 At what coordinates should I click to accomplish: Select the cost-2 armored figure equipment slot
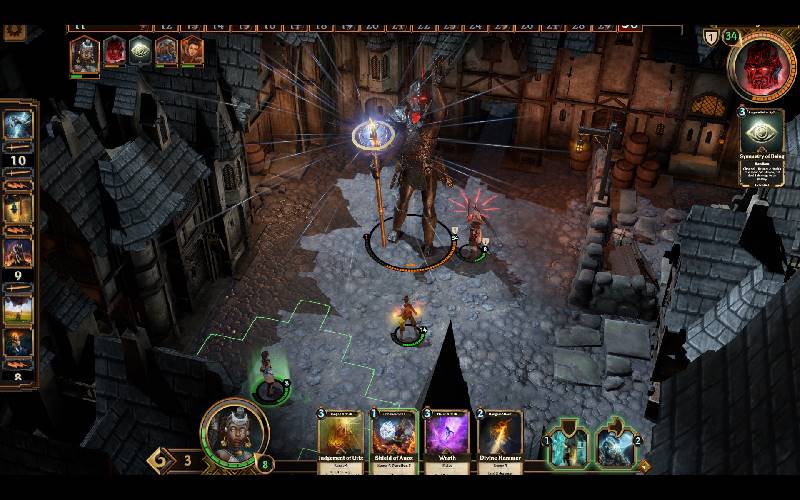(x=618, y=446)
